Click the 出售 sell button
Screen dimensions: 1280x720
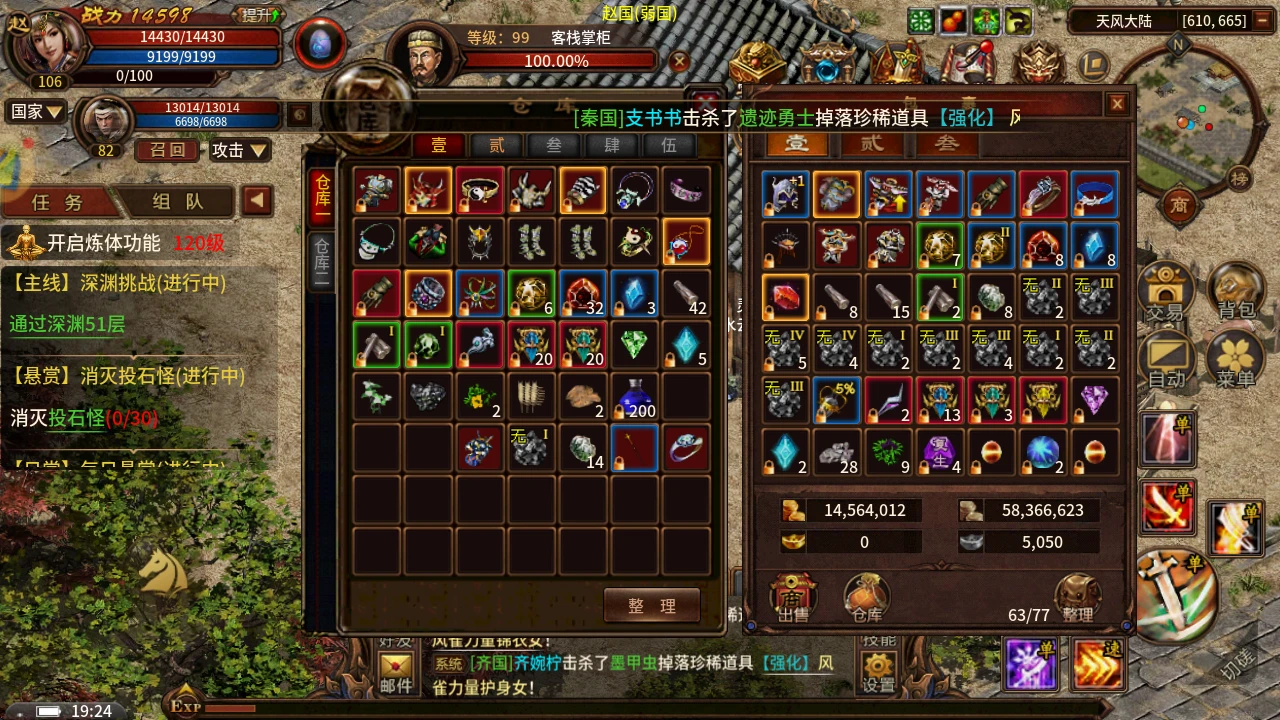793,598
